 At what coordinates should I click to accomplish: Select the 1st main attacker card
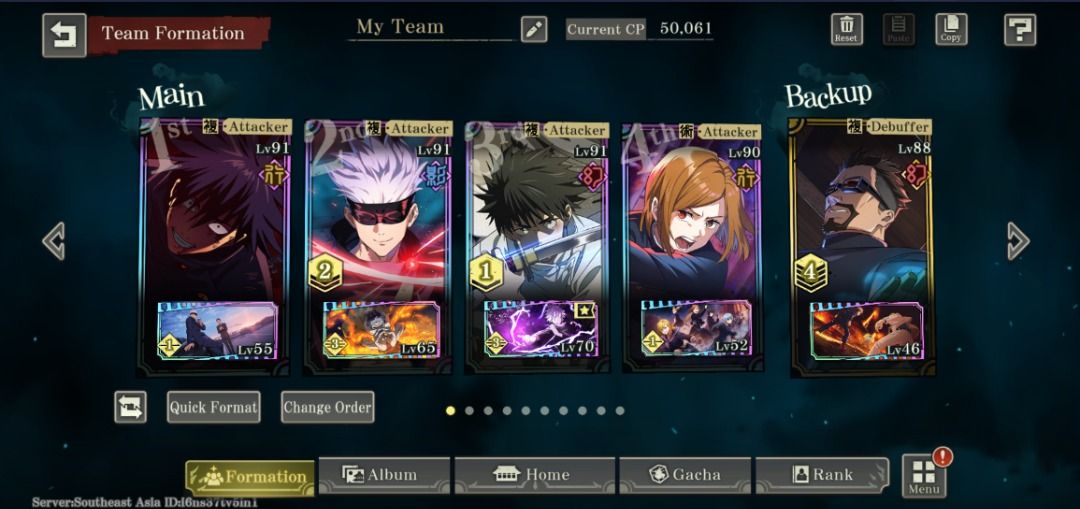coord(215,230)
